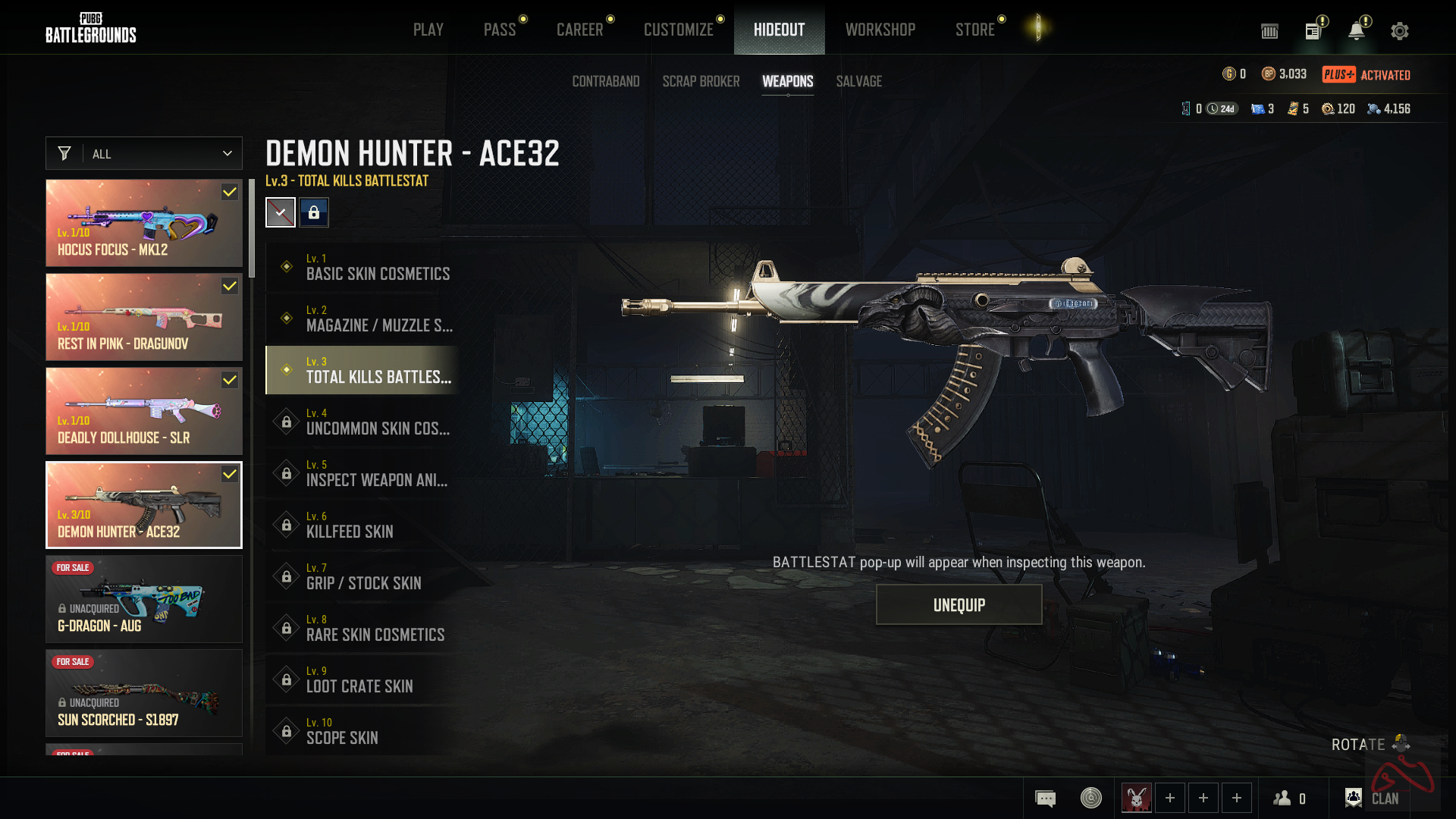Go to the Contraband tab
The image size is (1456, 819).
pos(605,81)
